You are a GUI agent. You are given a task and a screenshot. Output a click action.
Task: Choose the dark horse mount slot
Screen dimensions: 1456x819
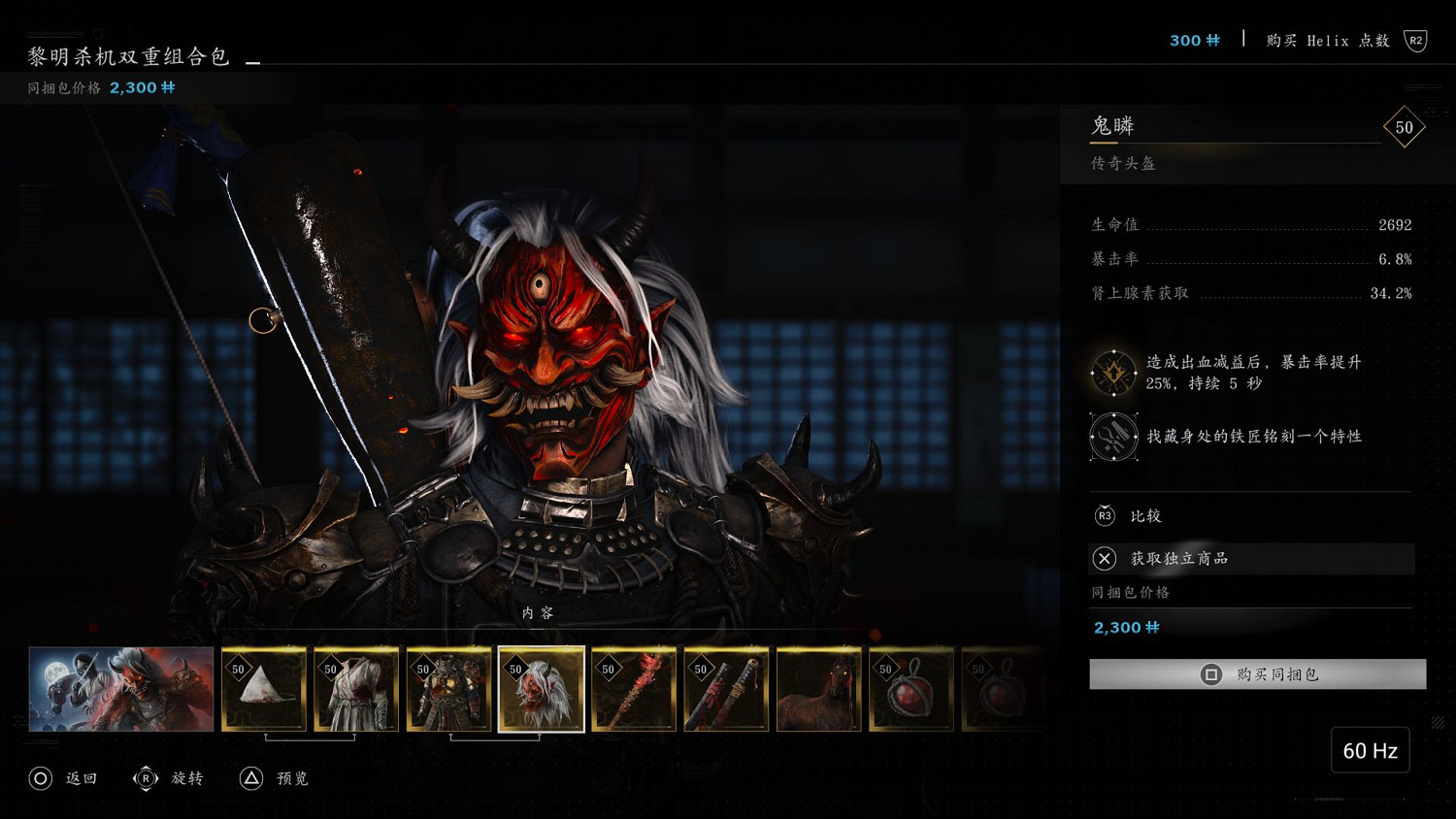[x=818, y=689]
